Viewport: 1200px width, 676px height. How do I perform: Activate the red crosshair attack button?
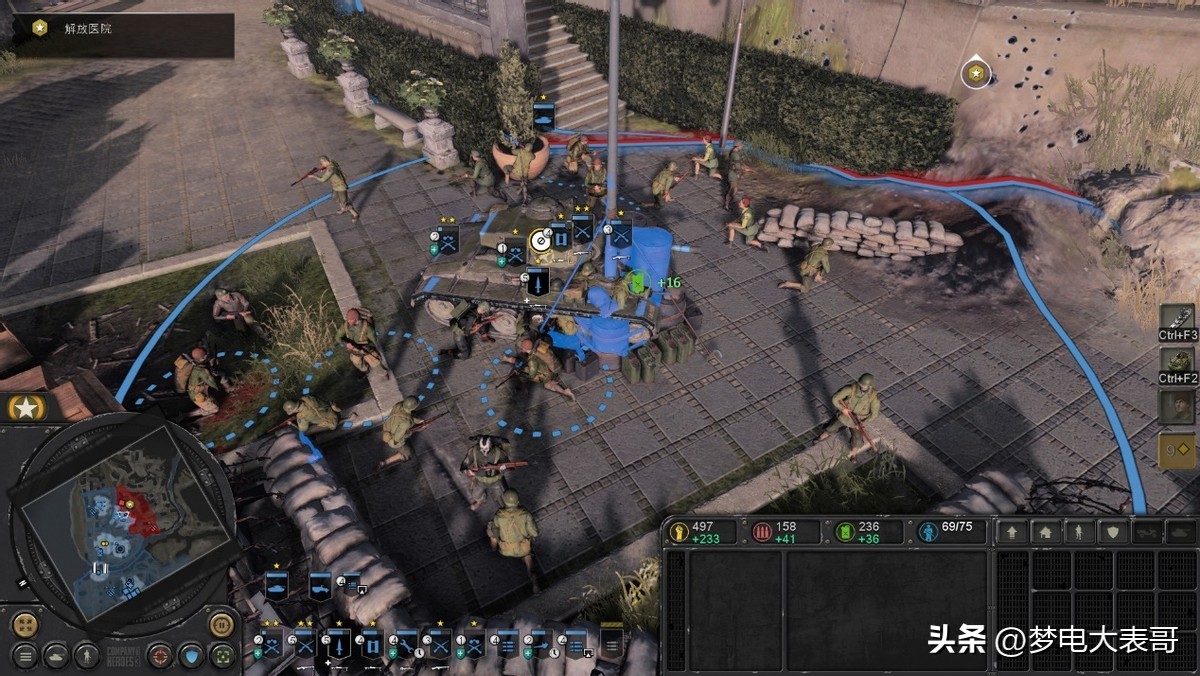click(x=159, y=656)
